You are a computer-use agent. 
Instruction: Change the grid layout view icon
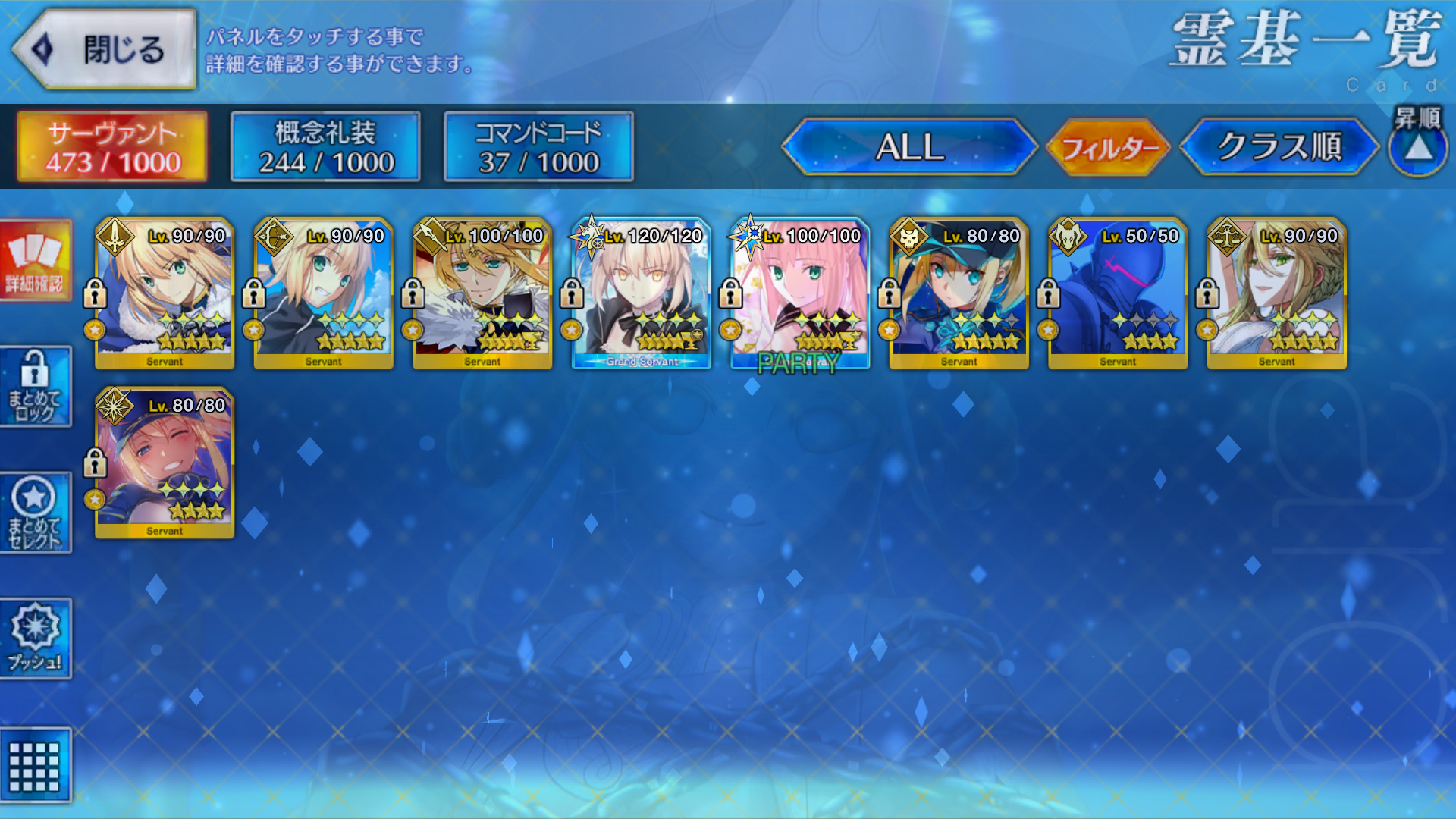pyautogui.click(x=36, y=764)
